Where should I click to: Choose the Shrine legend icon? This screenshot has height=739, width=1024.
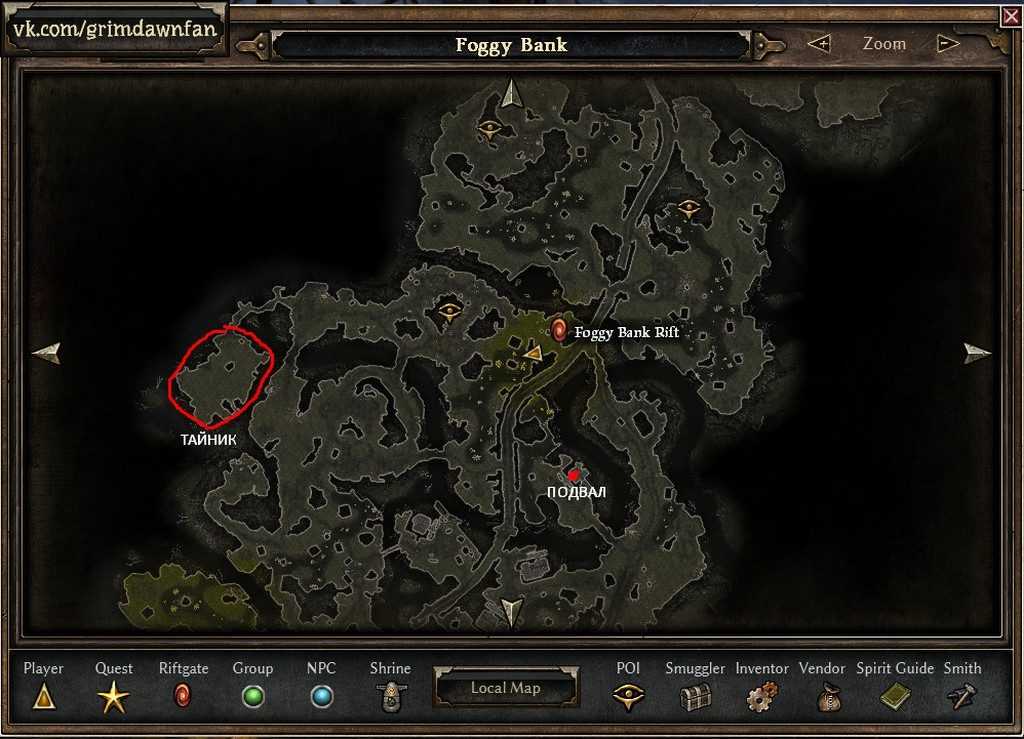point(390,696)
